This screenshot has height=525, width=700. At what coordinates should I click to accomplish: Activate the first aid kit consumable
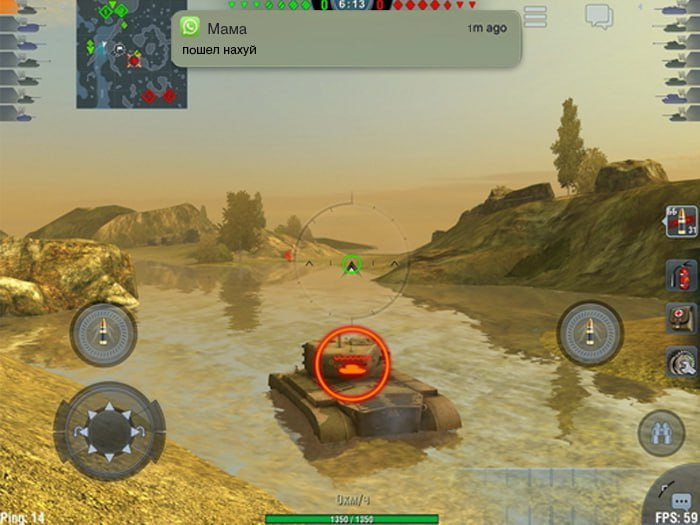point(681,318)
